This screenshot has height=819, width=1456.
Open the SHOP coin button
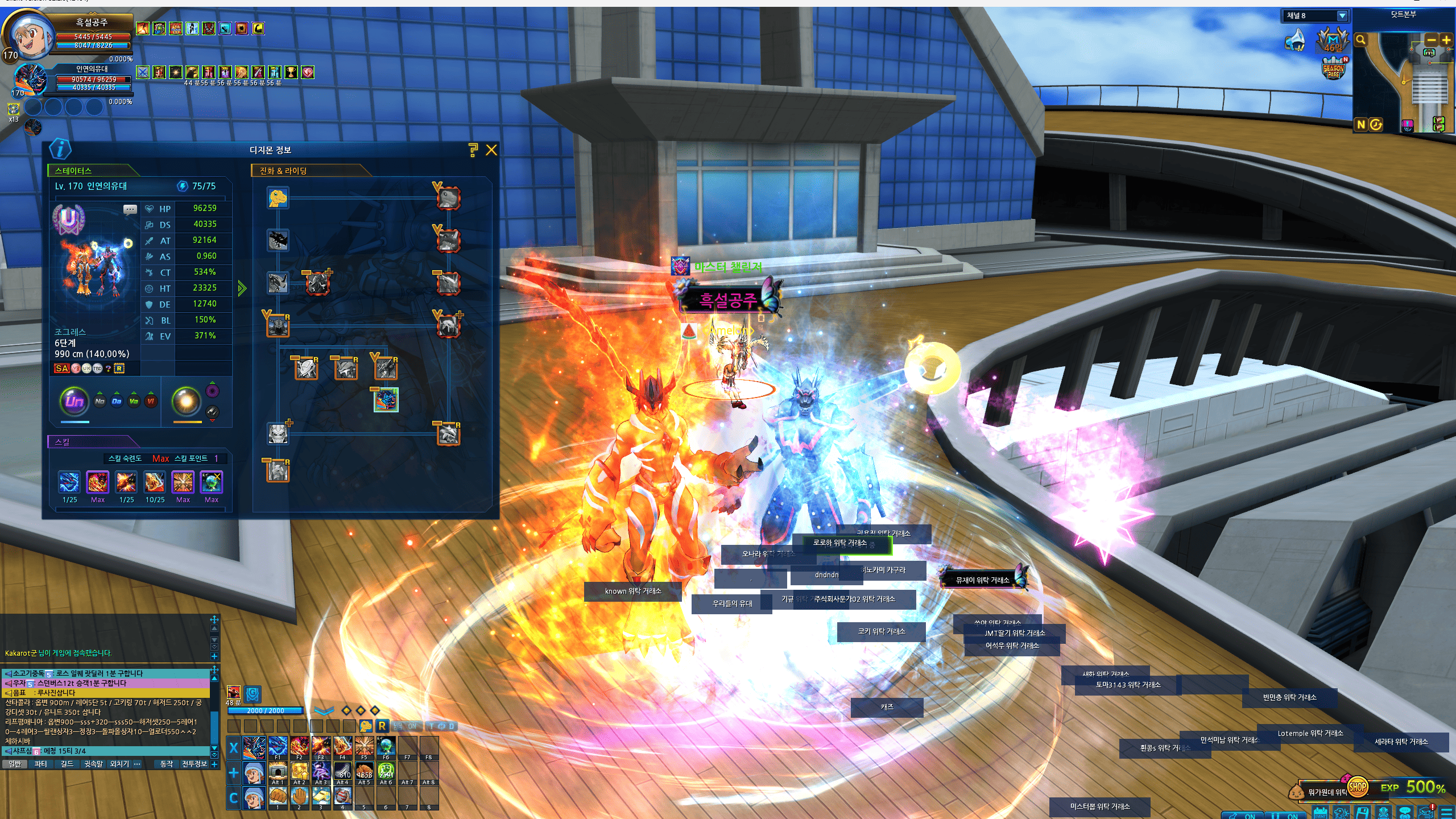(1357, 787)
